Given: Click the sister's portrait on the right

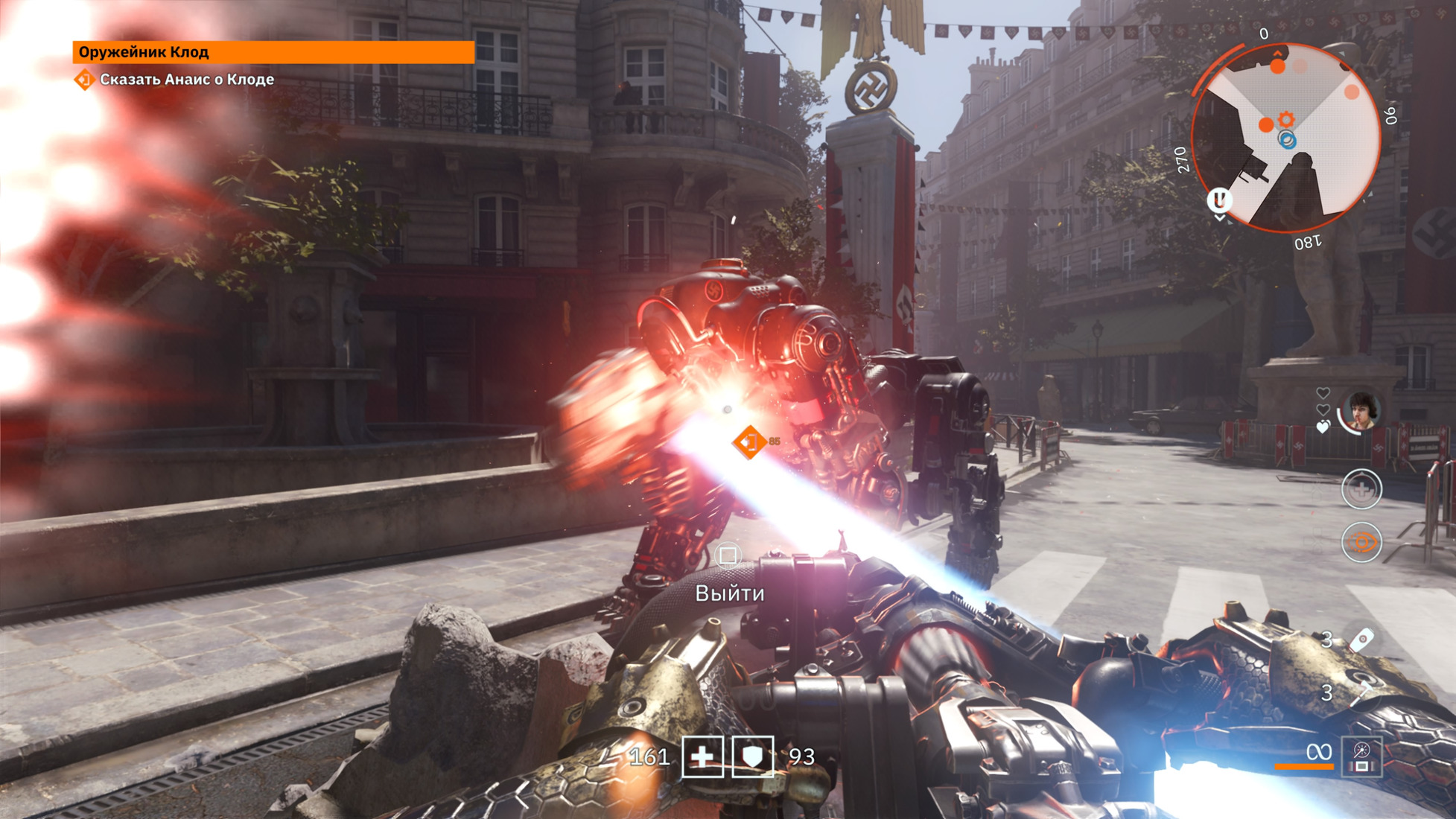Looking at the screenshot, I should coord(1360,410).
